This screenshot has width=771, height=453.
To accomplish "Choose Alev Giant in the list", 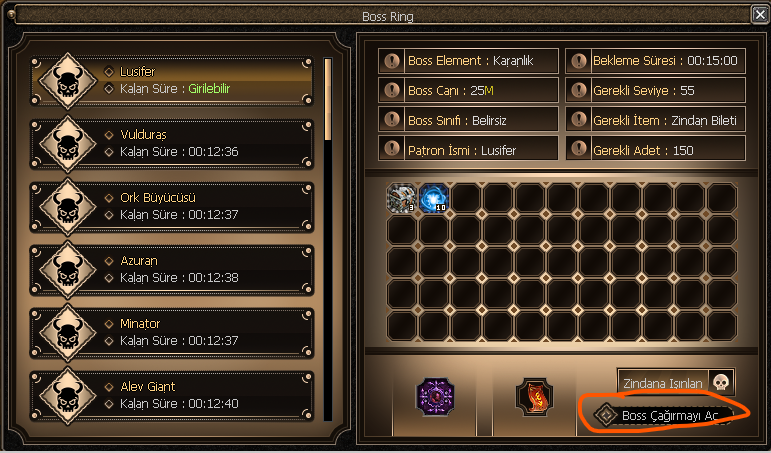I will coord(175,394).
